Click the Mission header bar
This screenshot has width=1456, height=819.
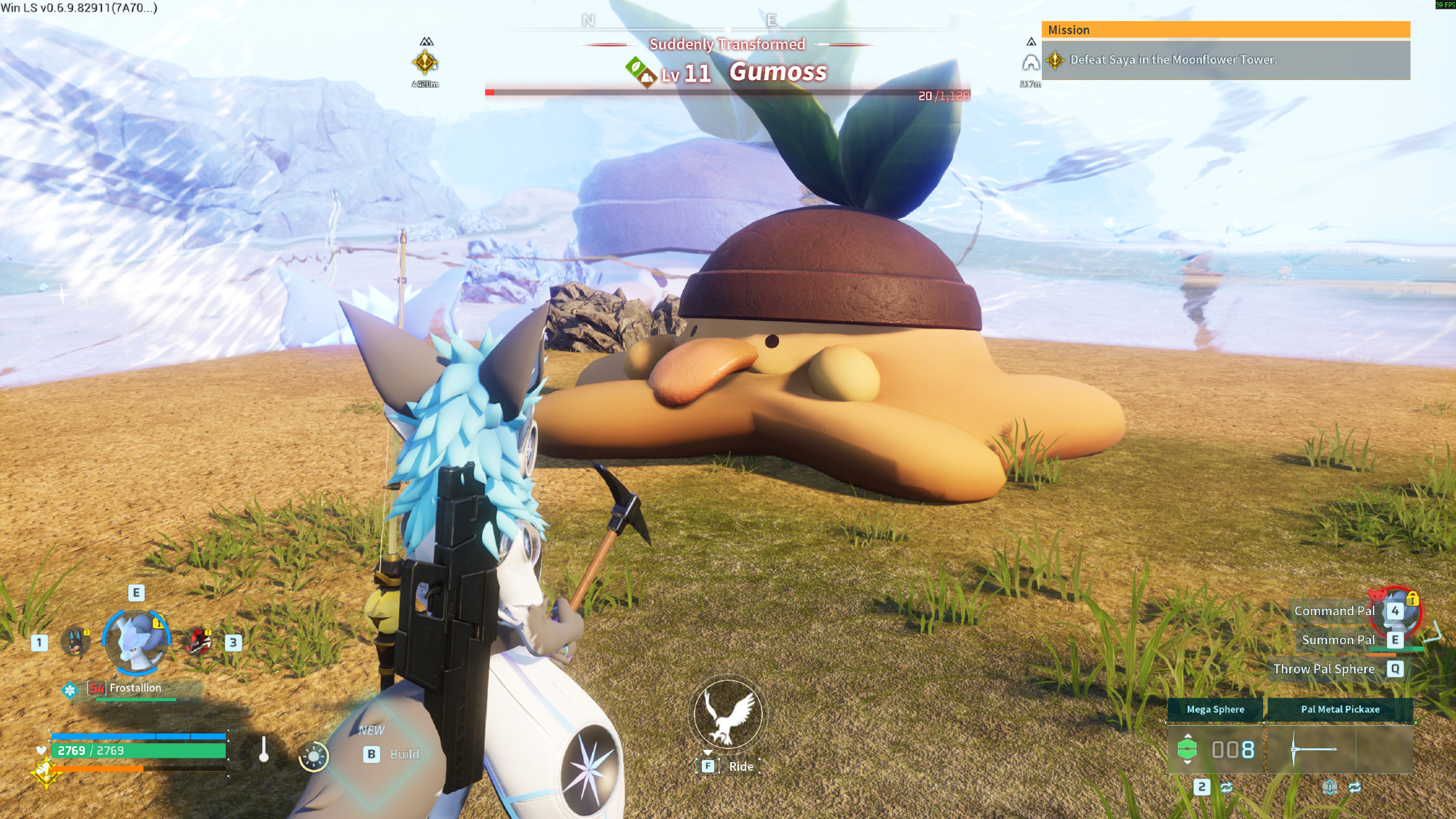(x=1225, y=30)
